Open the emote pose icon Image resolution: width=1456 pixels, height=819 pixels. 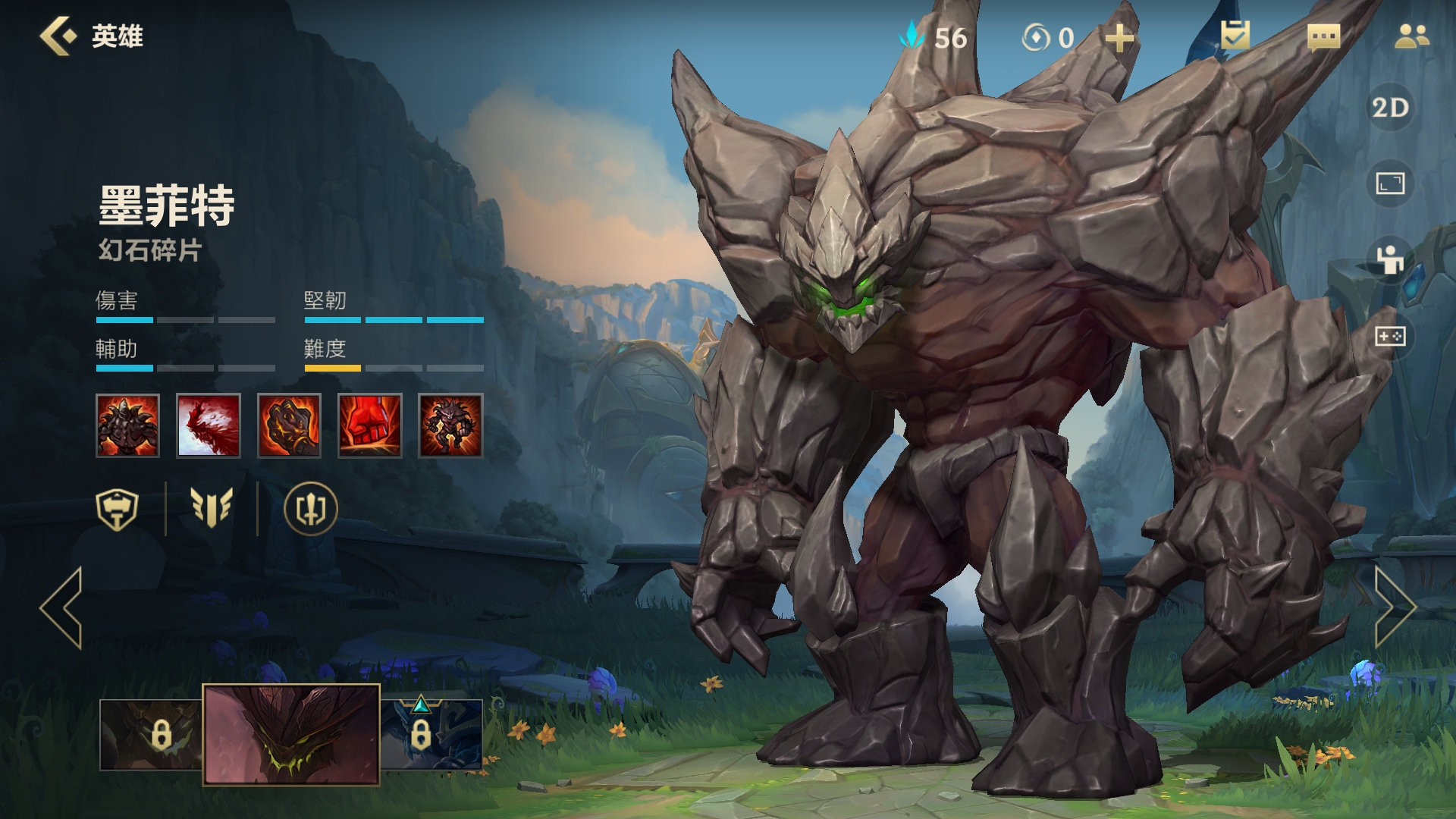[1390, 259]
